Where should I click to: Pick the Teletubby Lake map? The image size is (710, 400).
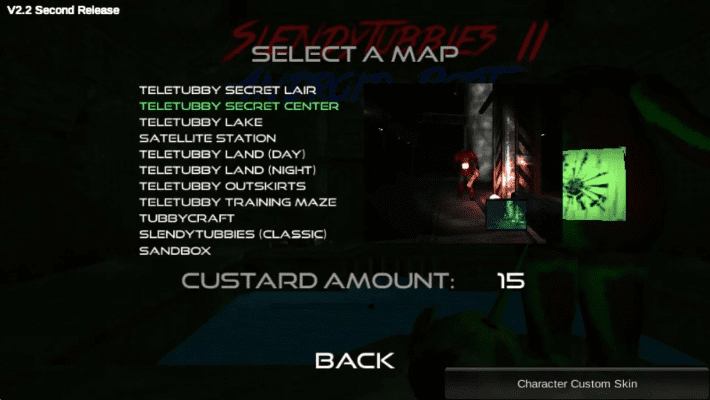(201, 122)
